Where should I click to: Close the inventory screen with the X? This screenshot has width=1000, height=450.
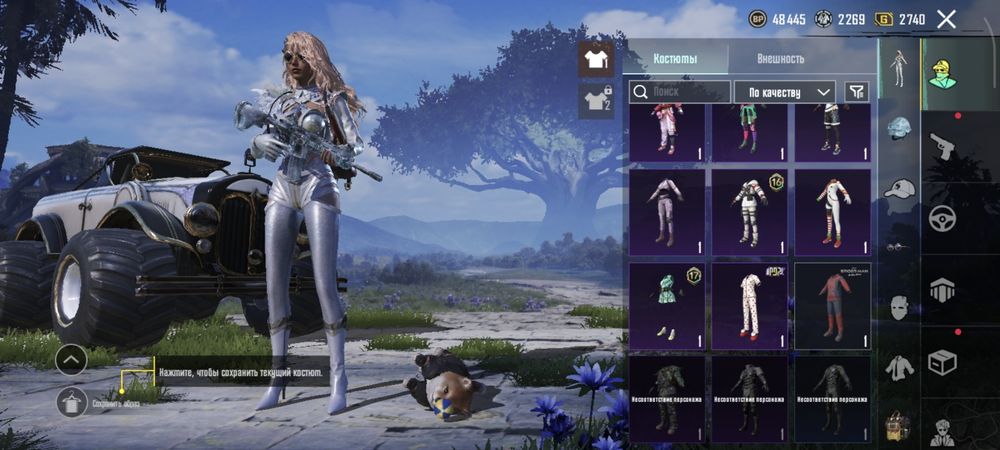(x=946, y=18)
